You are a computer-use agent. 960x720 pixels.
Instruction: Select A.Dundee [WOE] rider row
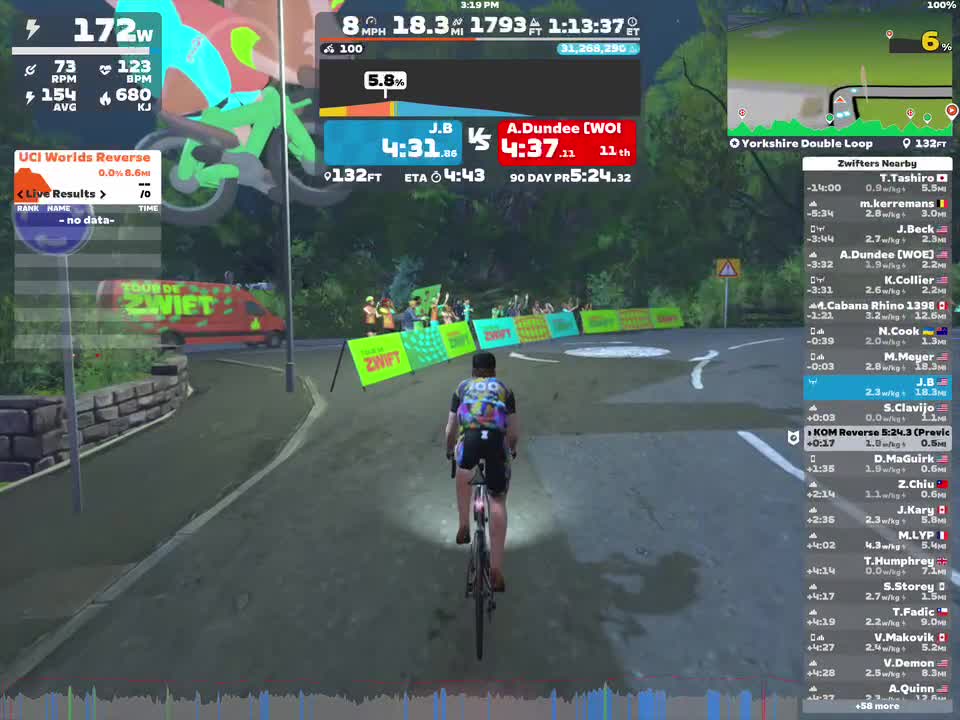click(877, 259)
